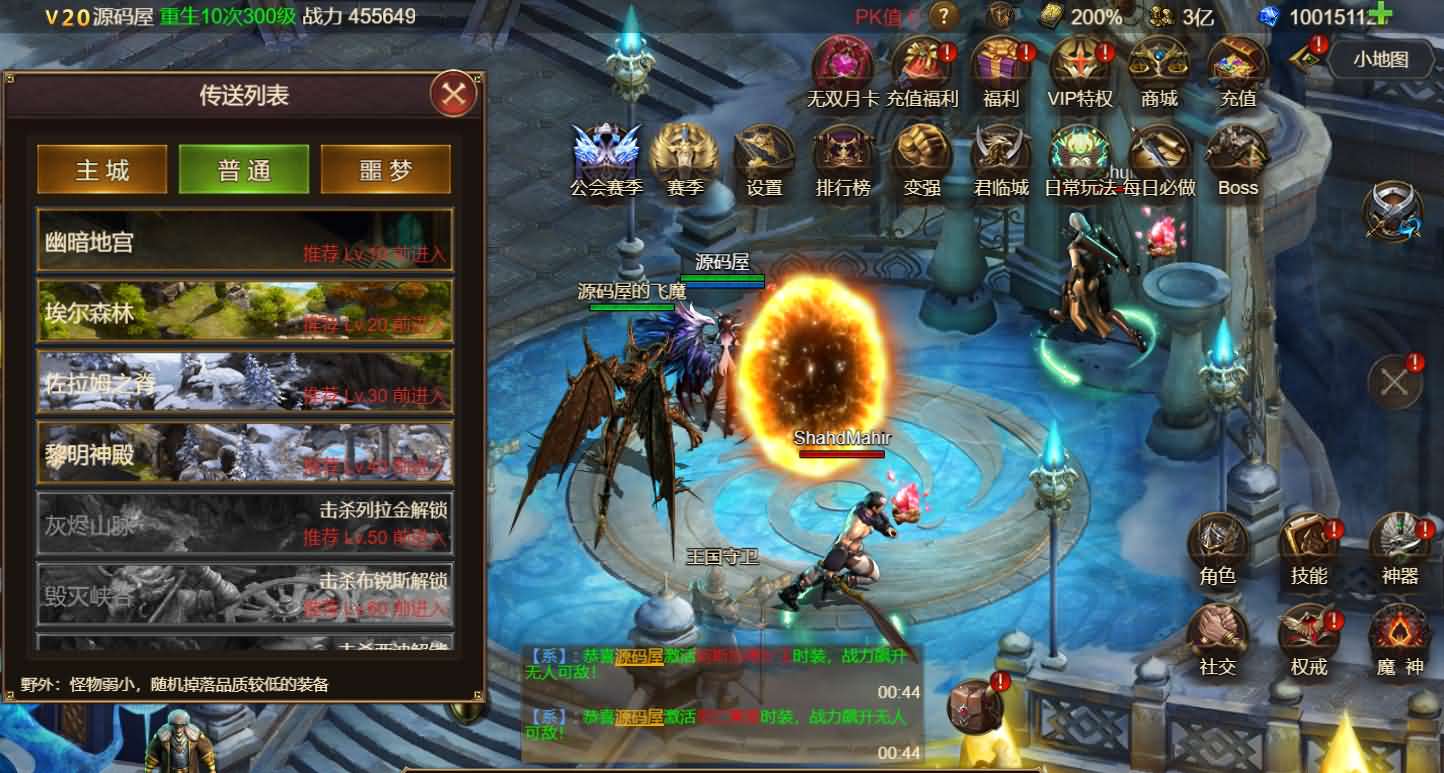The height and width of the screenshot is (773, 1444).
Task: Open the Boss menu icon
Action: point(1238,158)
